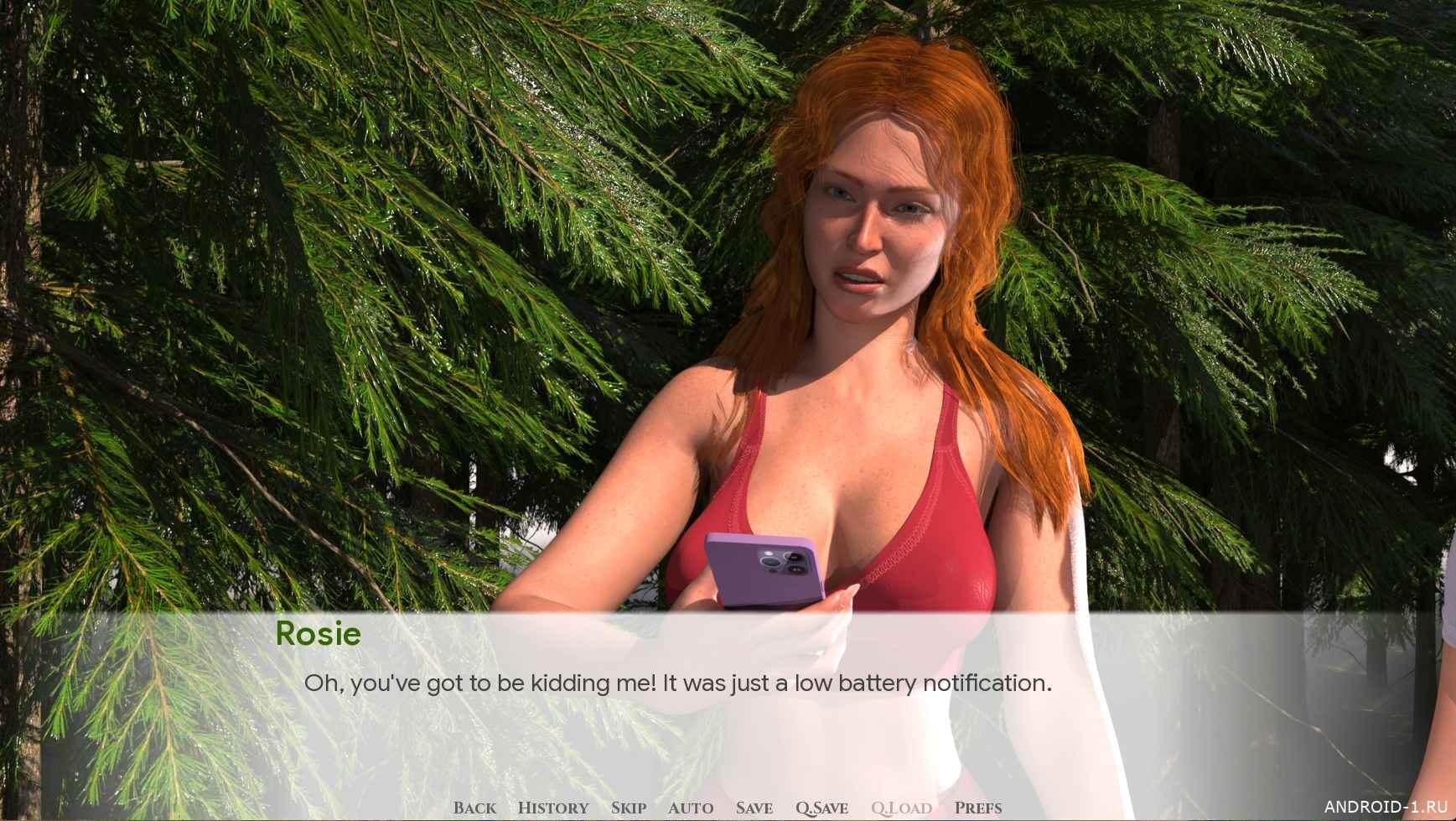The image size is (1456, 821).
Task: Advance Rosie's dialogue text box
Action: (x=677, y=683)
